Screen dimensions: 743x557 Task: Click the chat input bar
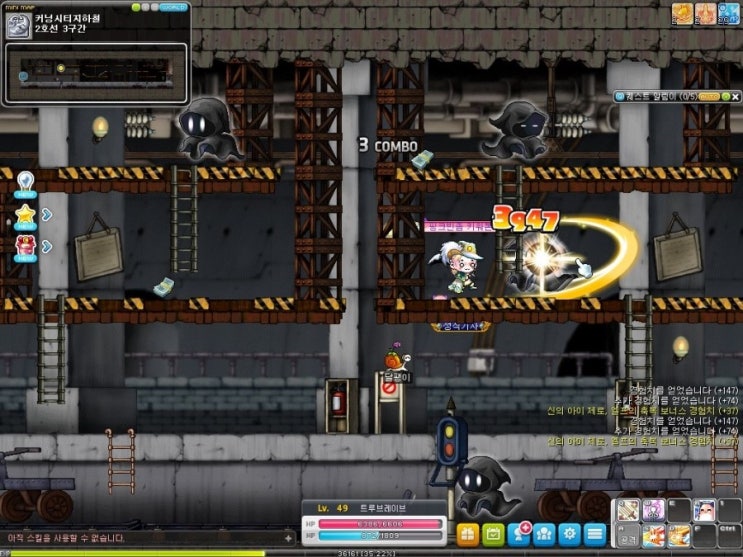pyautogui.click(x=140, y=538)
